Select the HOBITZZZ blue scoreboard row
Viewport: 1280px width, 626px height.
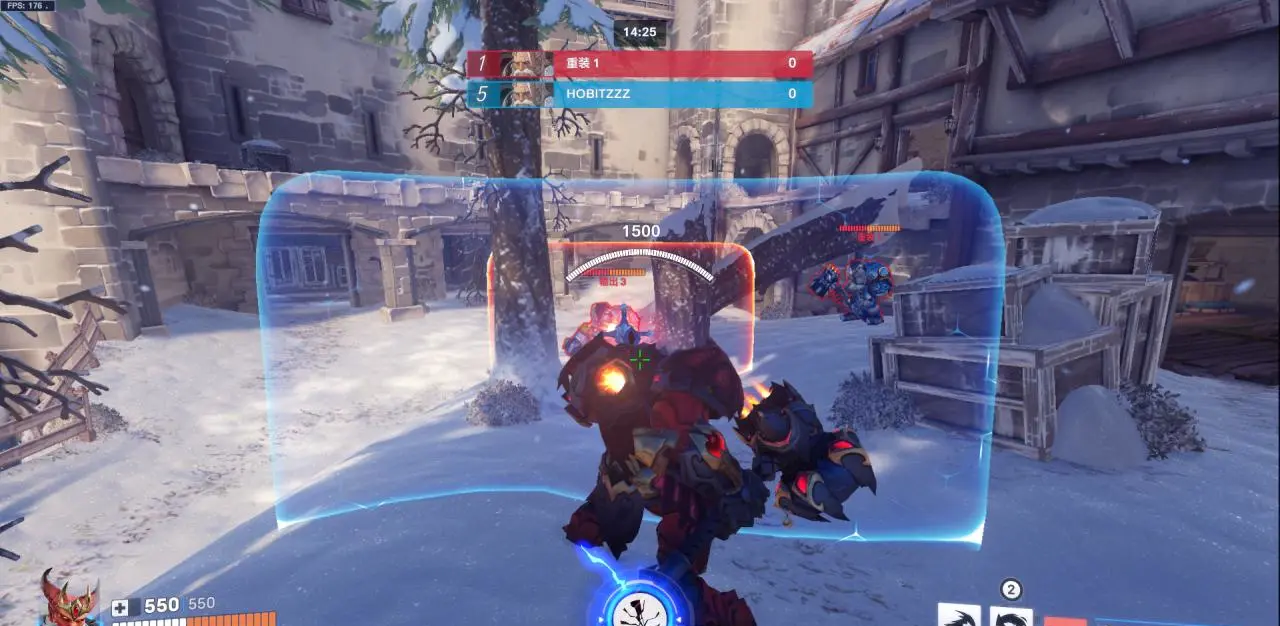pyautogui.click(x=640, y=94)
